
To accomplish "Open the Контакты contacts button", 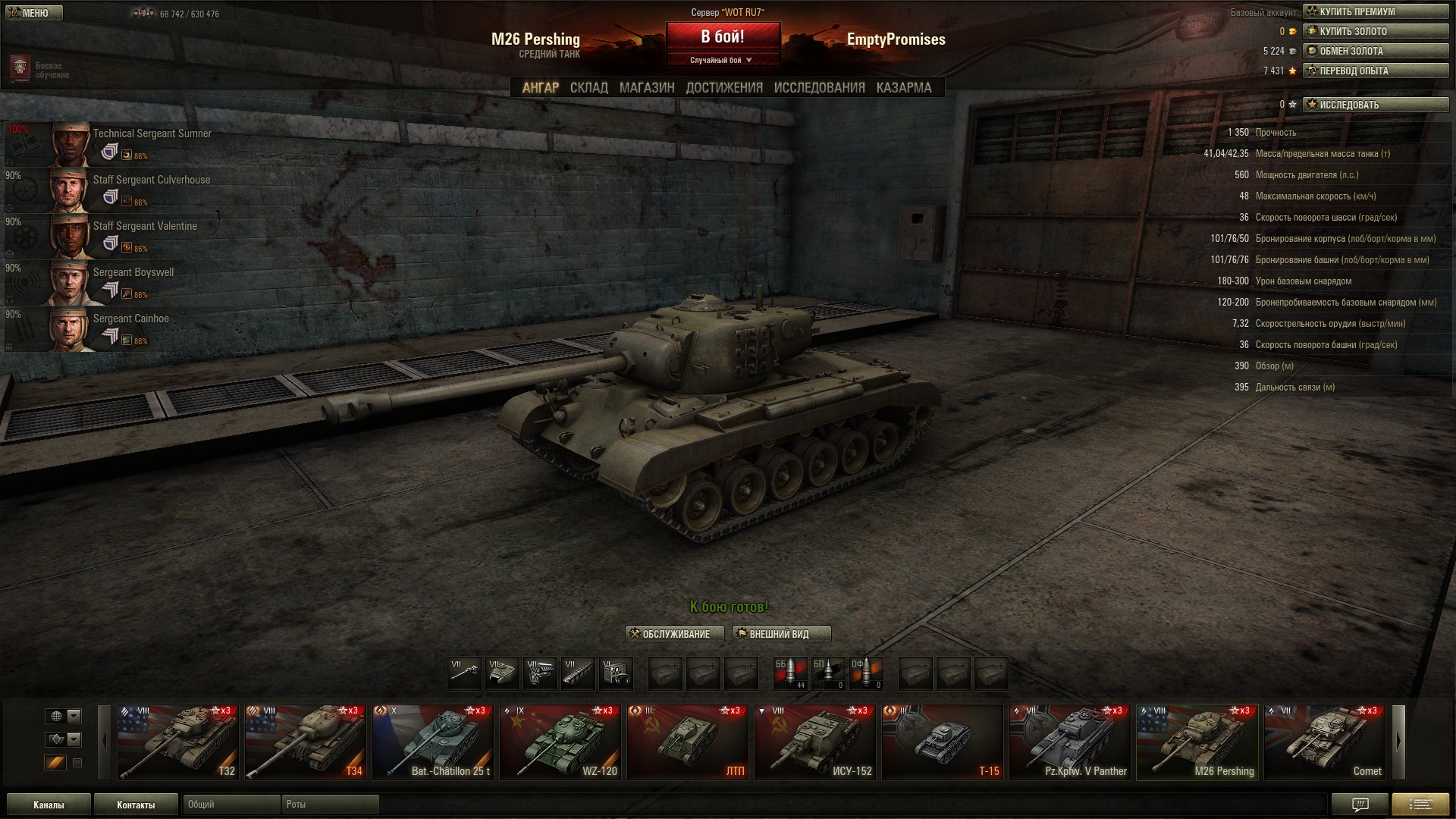I will (136, 805).
